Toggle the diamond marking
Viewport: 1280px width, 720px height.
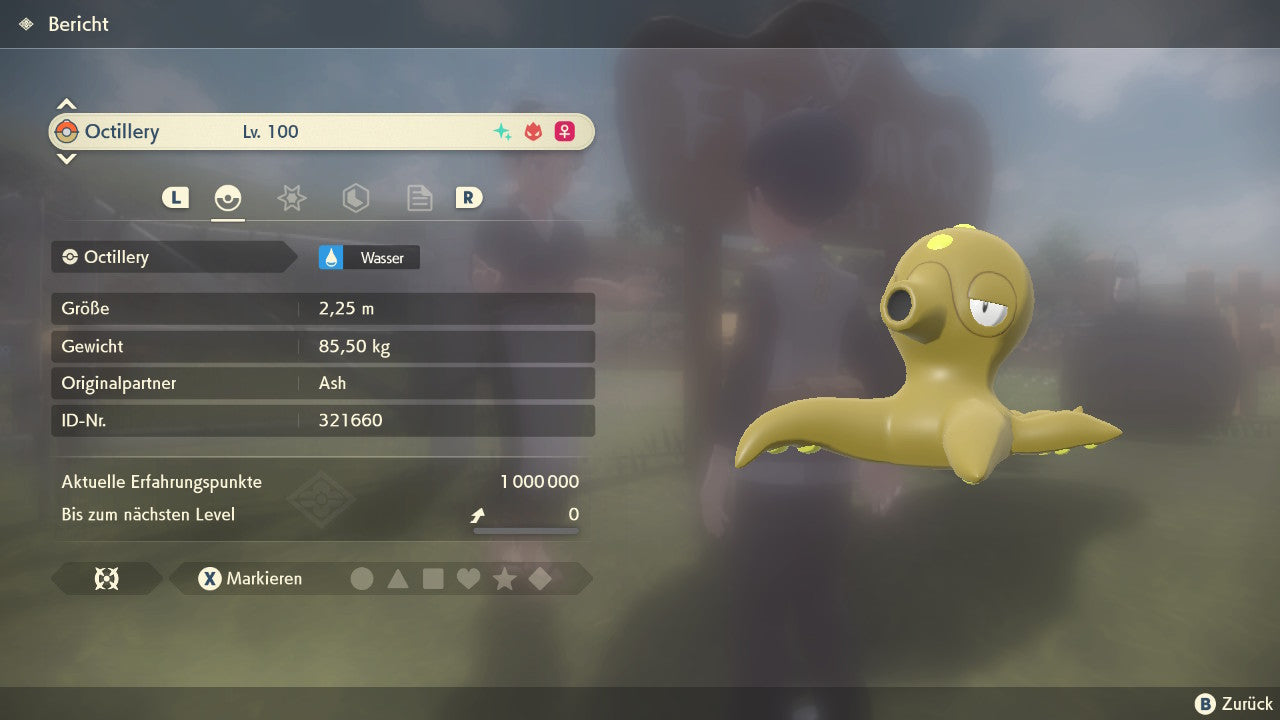[x=540, y=579]
